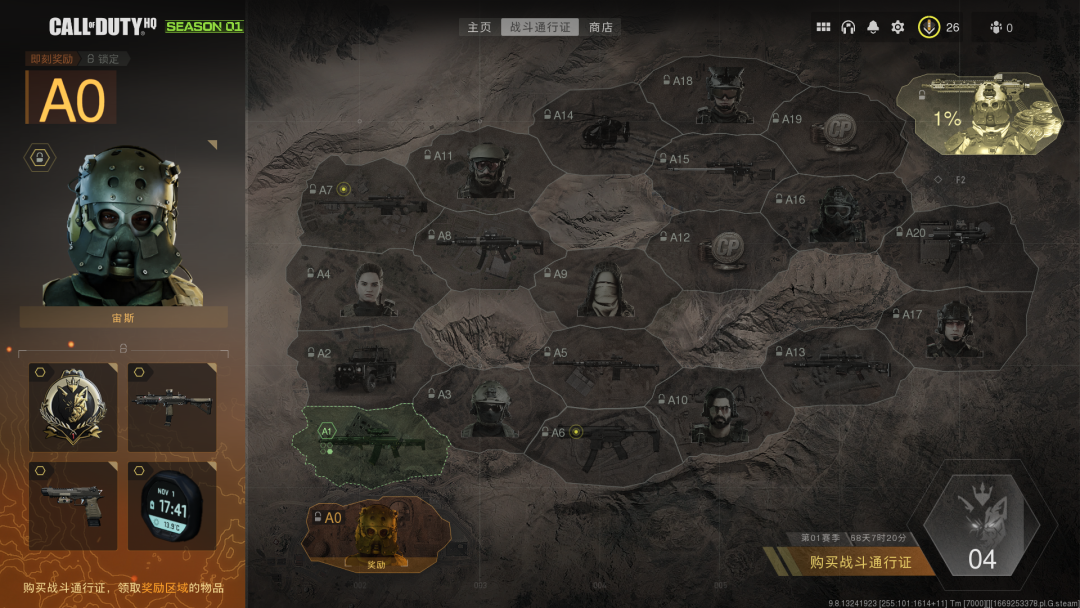The image size is (1080, 608).
Task: Select the 战斗通行证 tab
Action: [x=540, y=27]
